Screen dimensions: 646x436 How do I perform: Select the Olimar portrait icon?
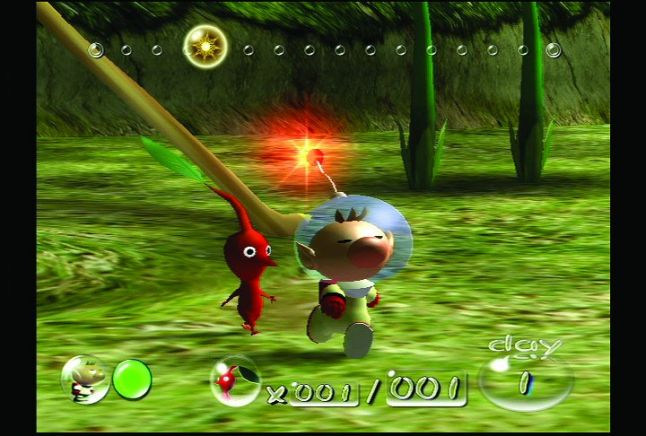point(83,379)
